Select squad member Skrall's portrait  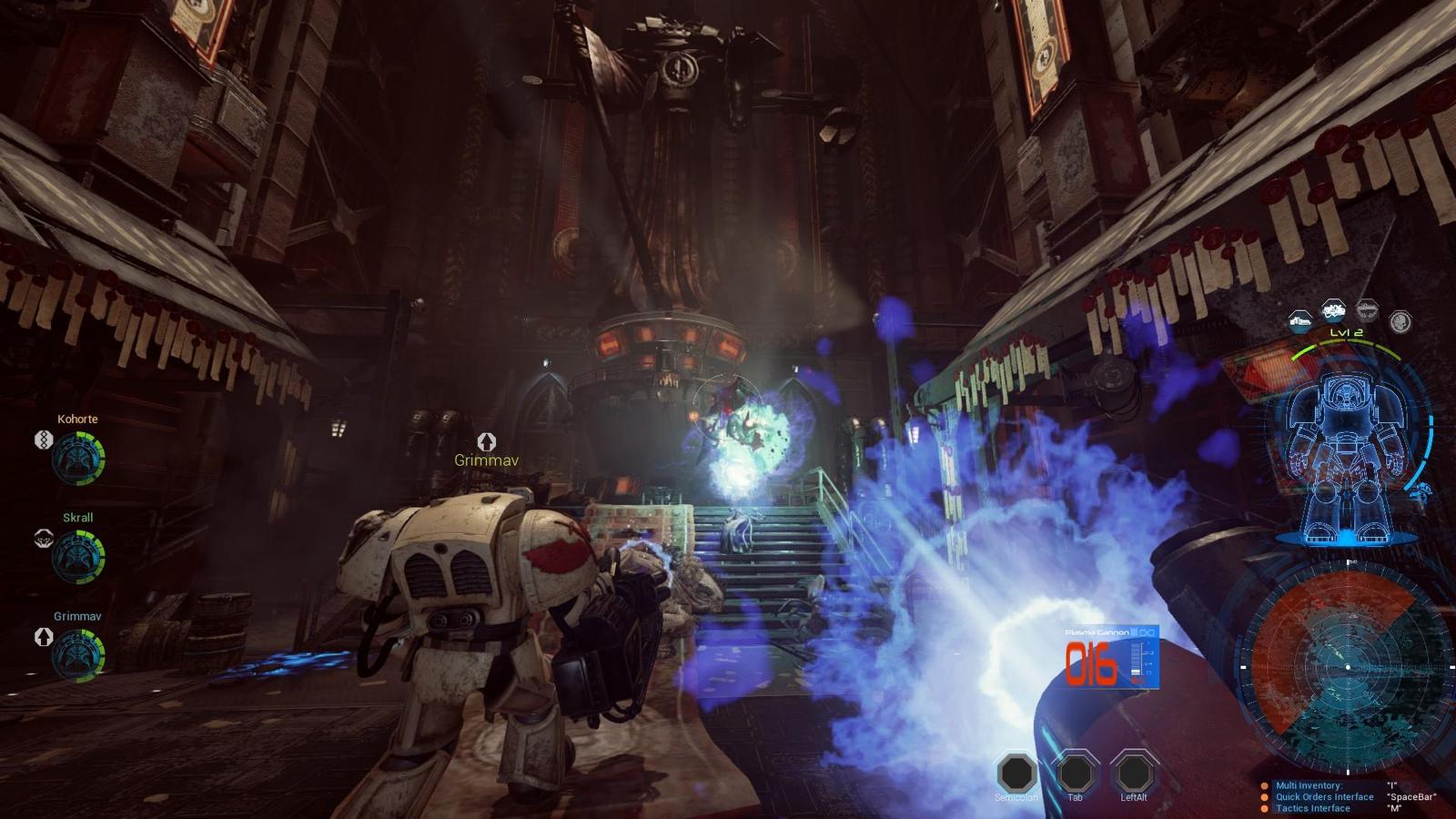(x=78, y=557)
